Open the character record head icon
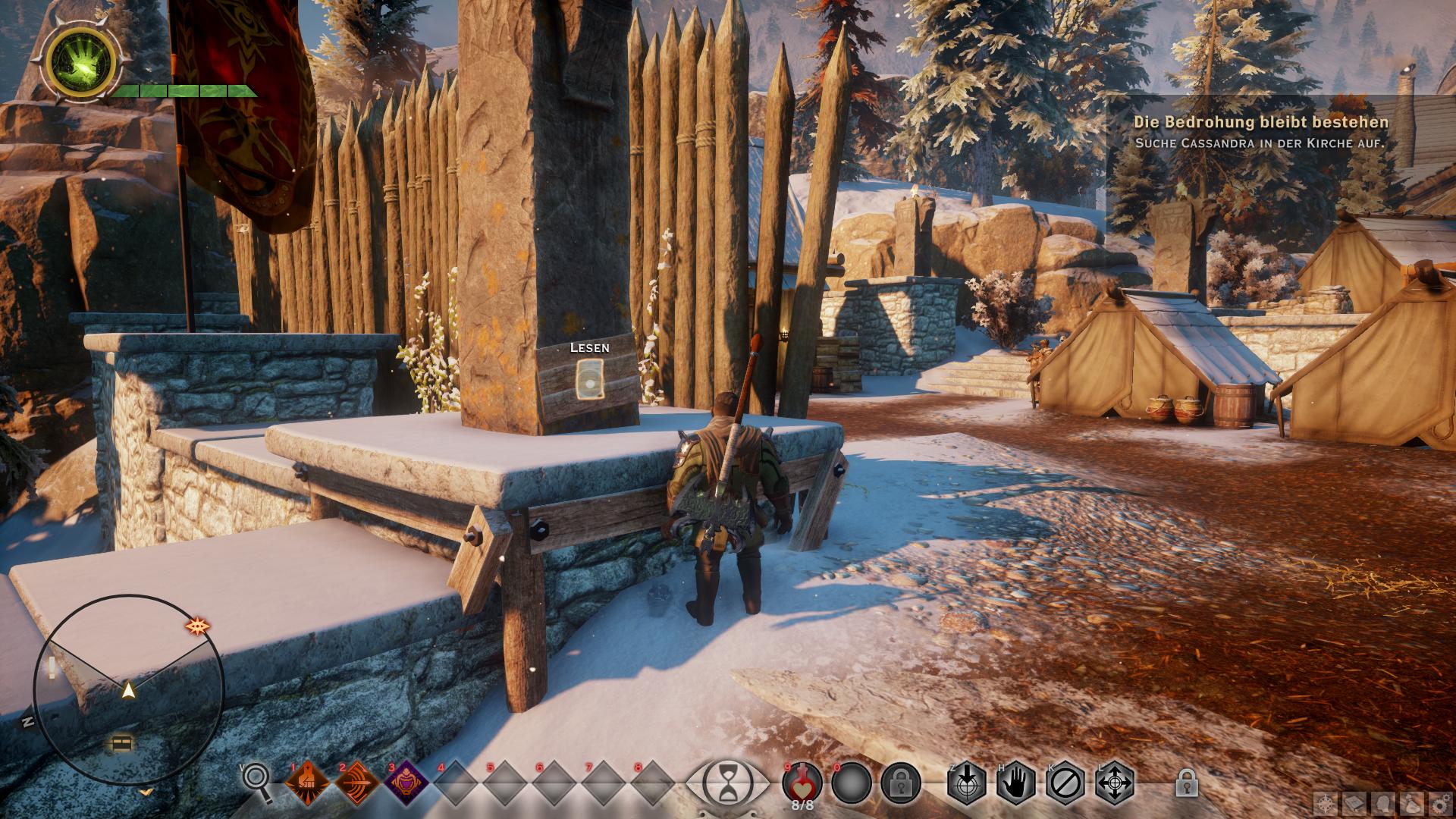The width and height of the screenshot is (1456, 819). tap(1382, 803)
